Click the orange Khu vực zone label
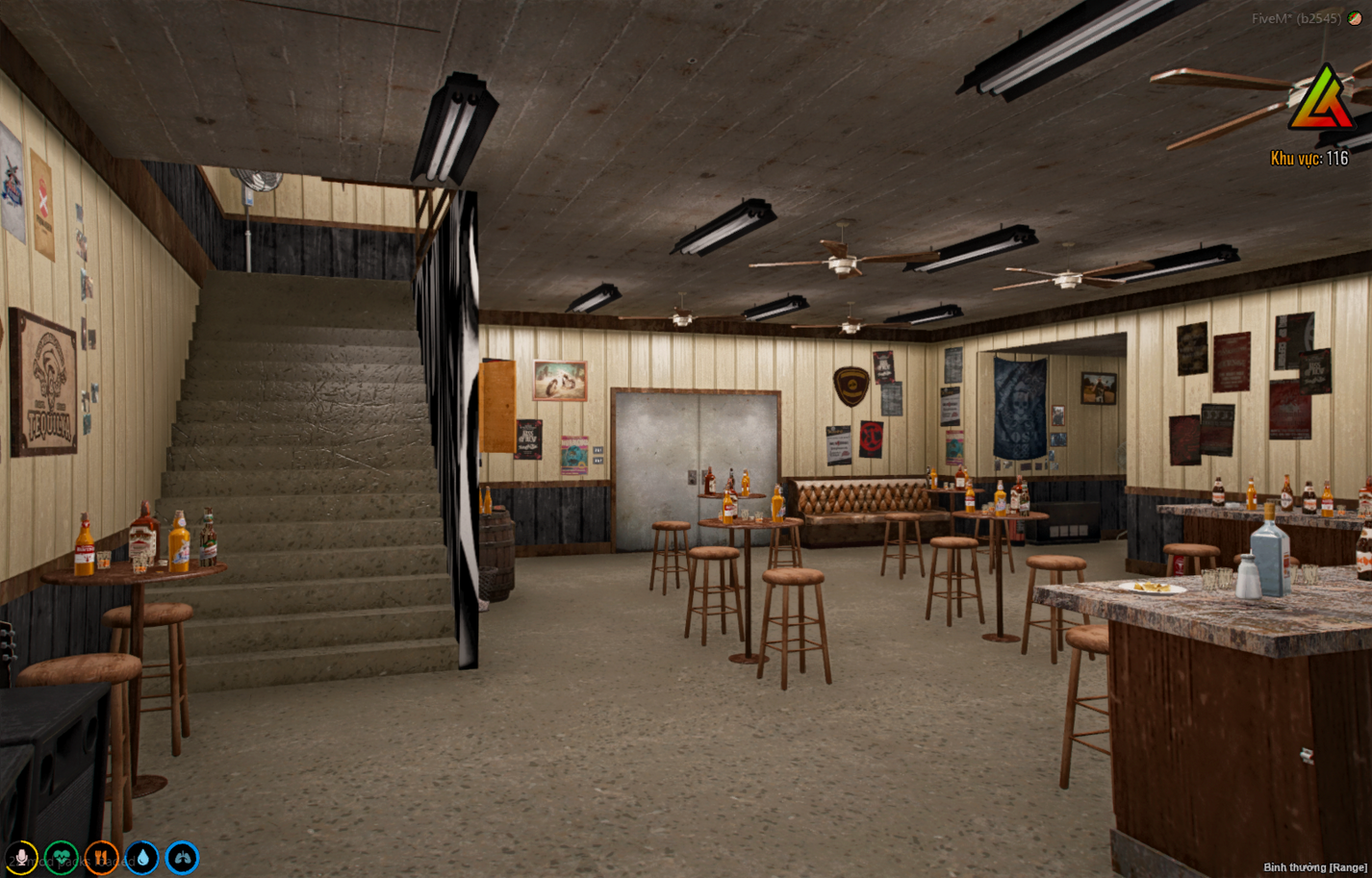The image size is (1372, 878). (1294, 157)
